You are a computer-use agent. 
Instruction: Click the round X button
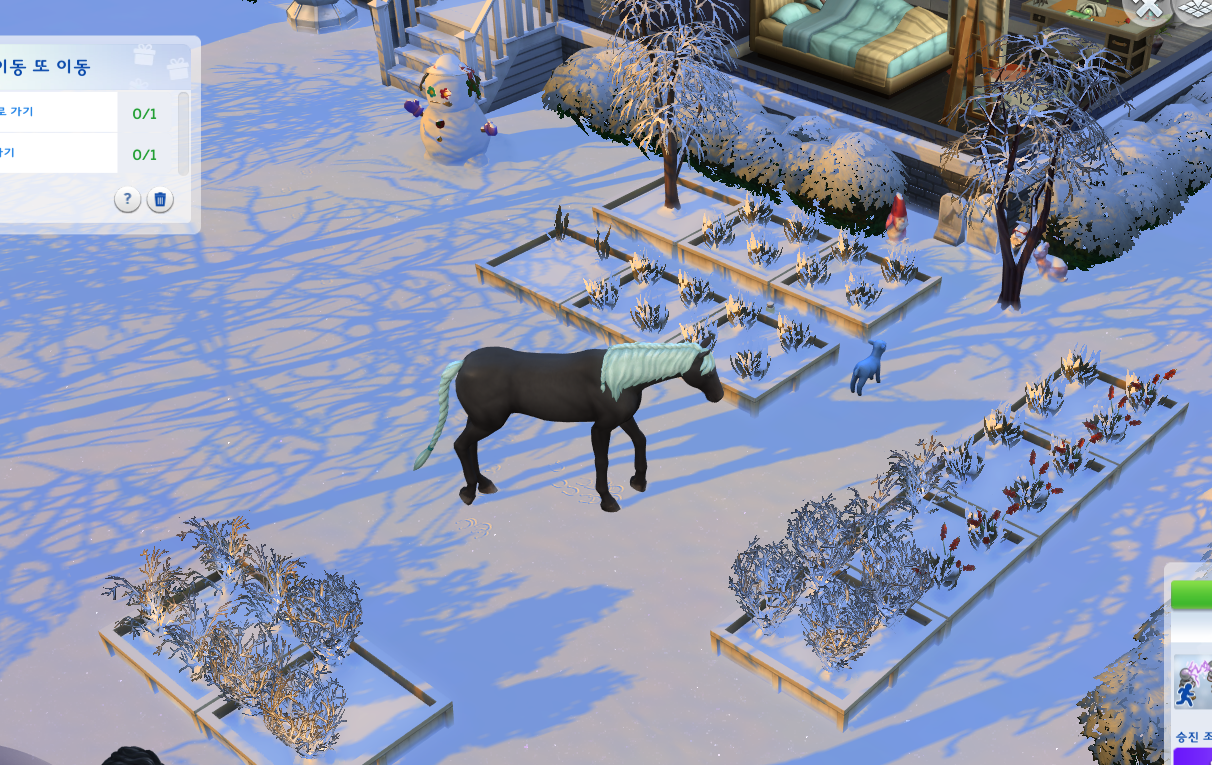[x=1147, y=8]
